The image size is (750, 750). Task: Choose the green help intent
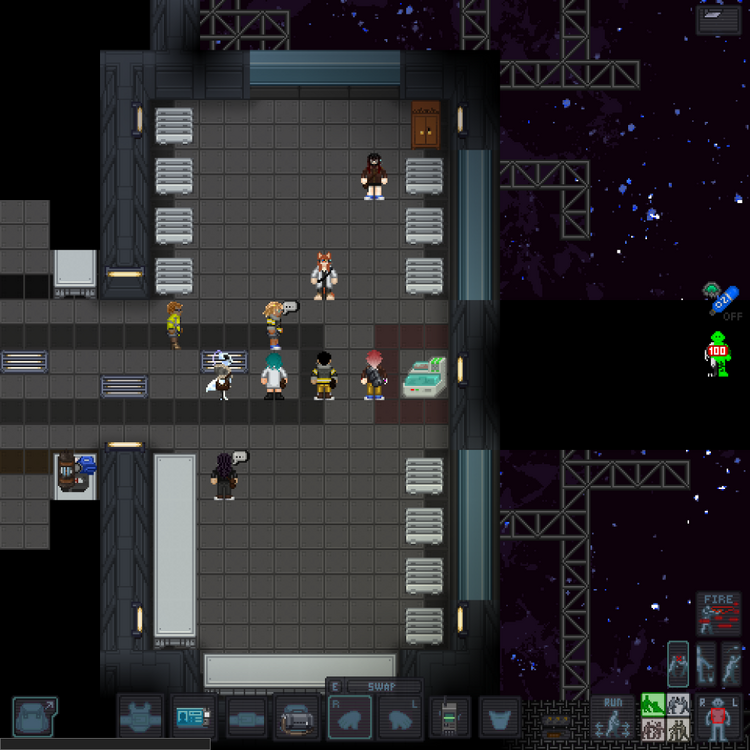(x=653, y=705)
